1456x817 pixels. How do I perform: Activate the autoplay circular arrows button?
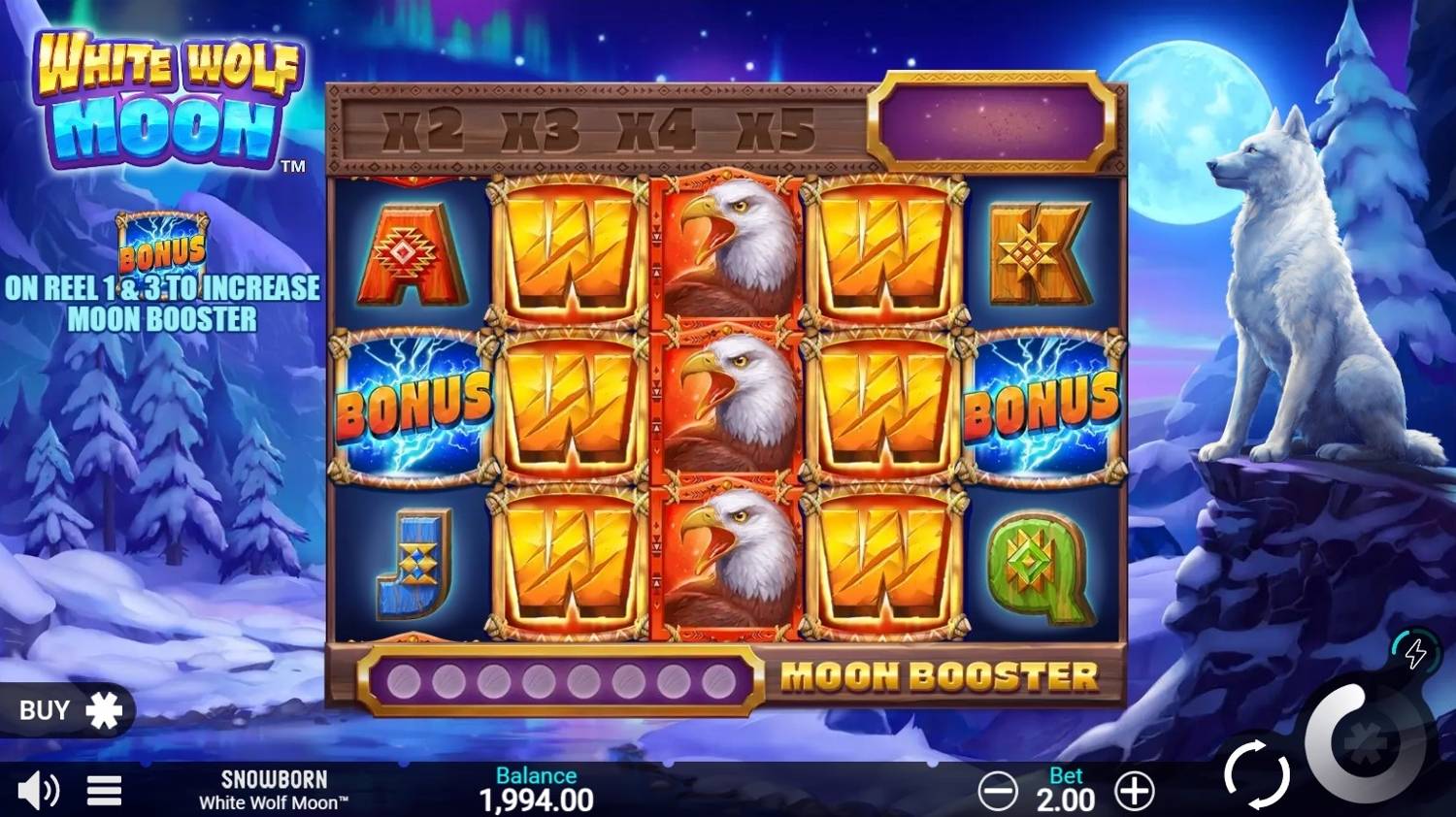tap(1256, 773)
